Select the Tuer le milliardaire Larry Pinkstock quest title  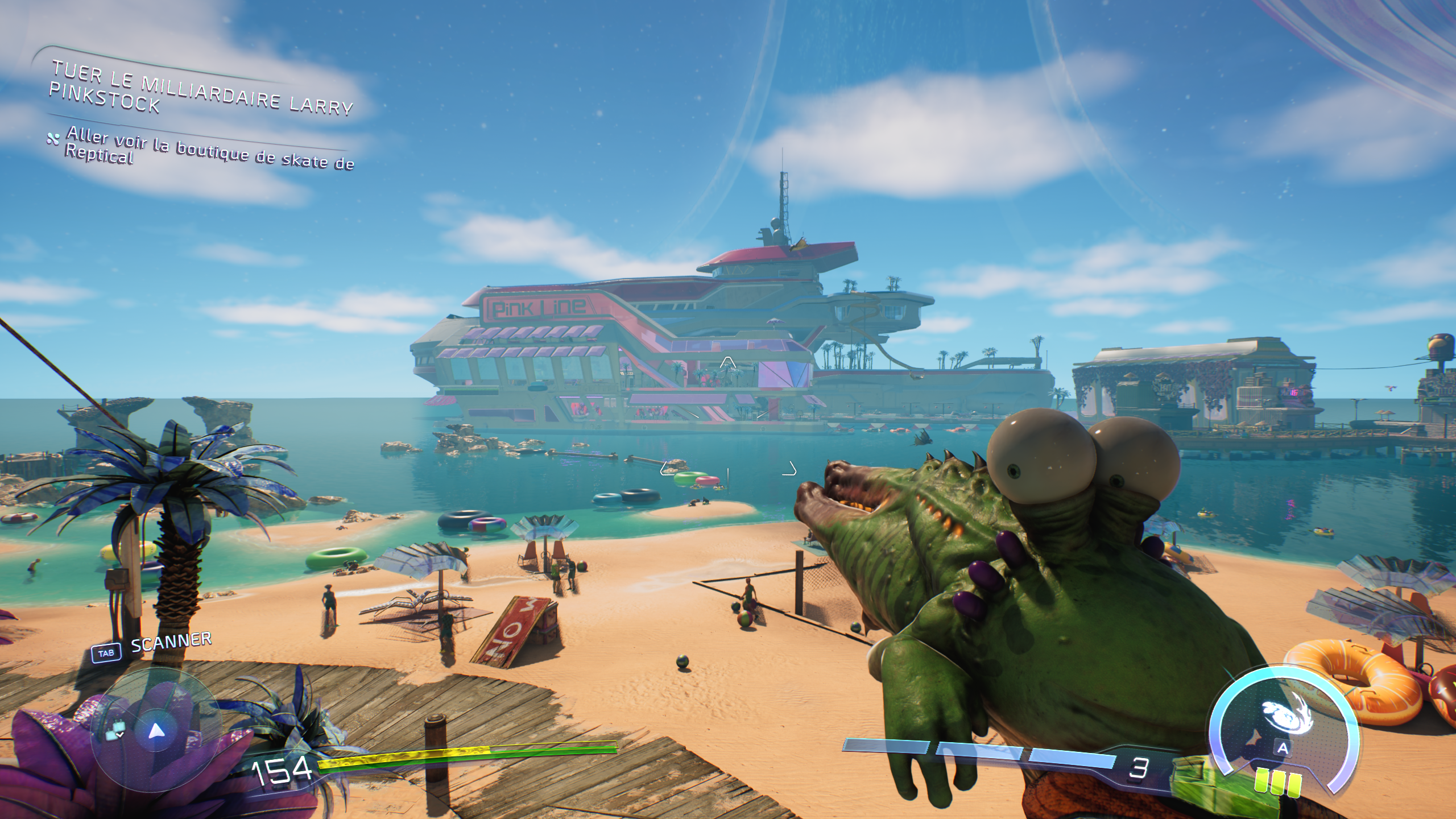pos(200,91)
